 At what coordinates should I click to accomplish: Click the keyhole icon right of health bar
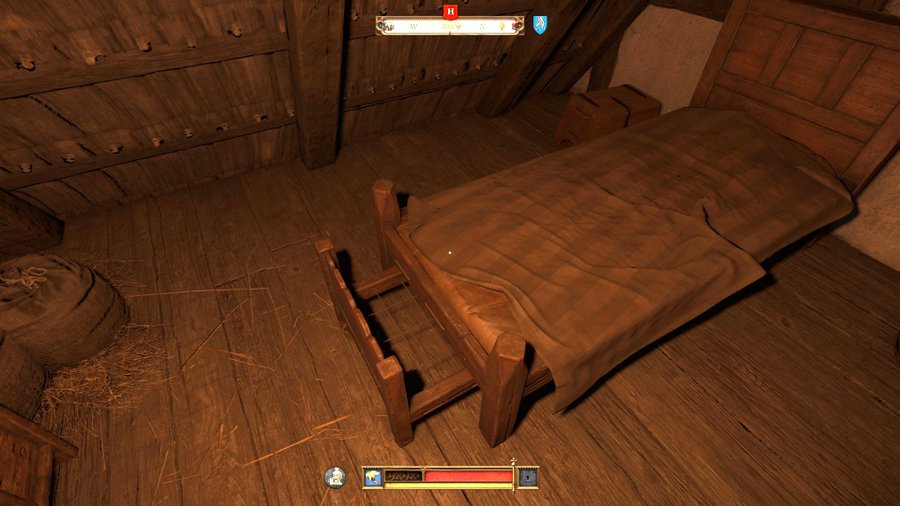527,477
